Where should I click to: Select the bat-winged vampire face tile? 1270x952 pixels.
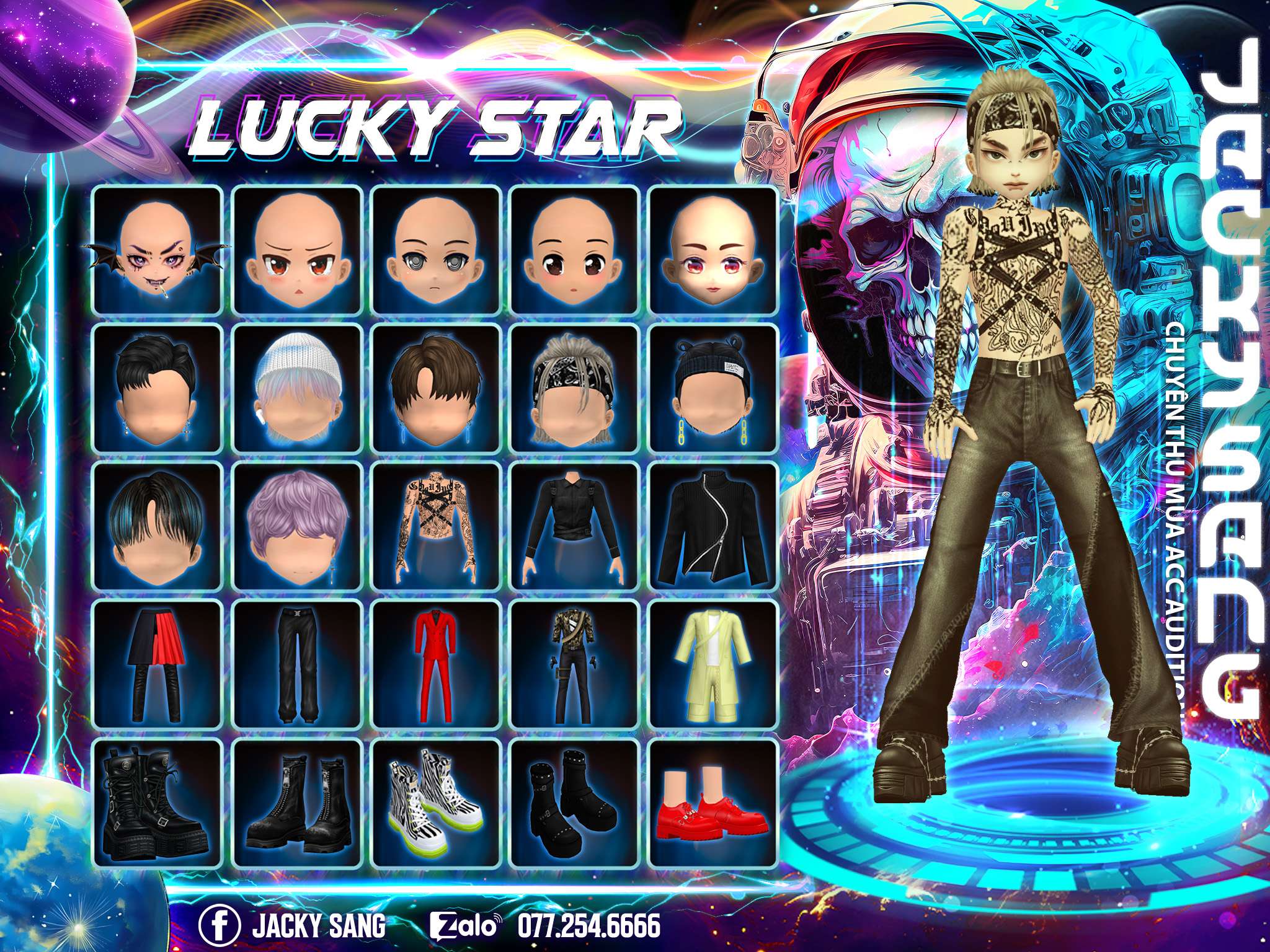pos(158,250)
